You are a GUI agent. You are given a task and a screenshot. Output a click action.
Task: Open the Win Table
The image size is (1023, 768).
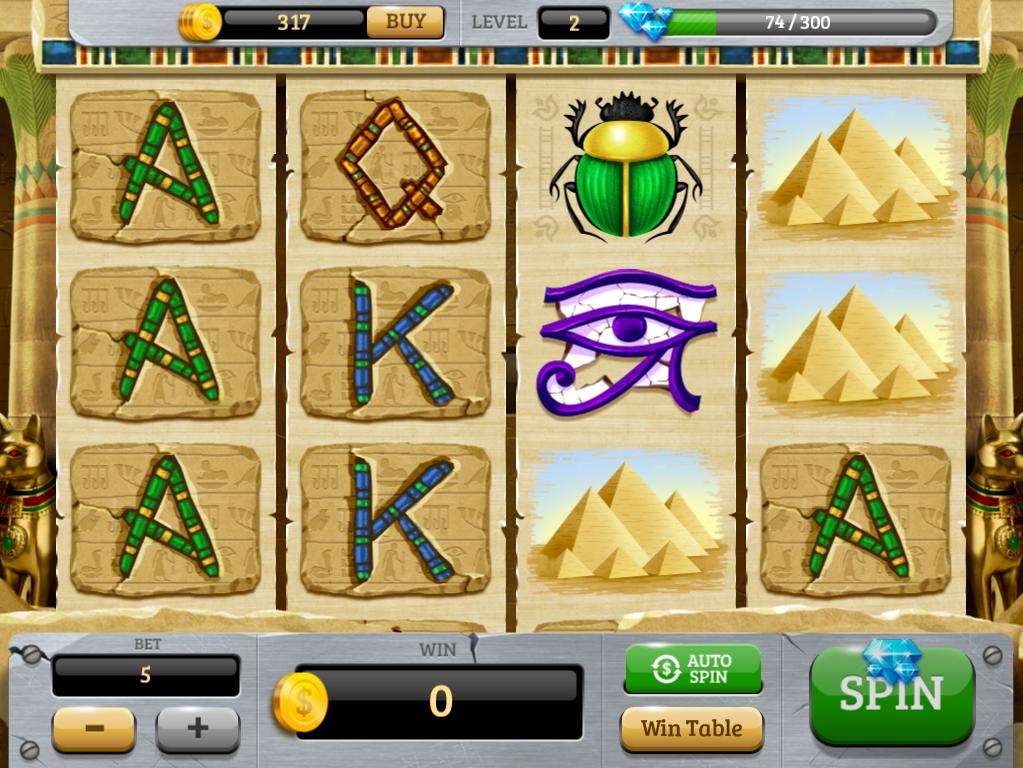coord(692,728)
